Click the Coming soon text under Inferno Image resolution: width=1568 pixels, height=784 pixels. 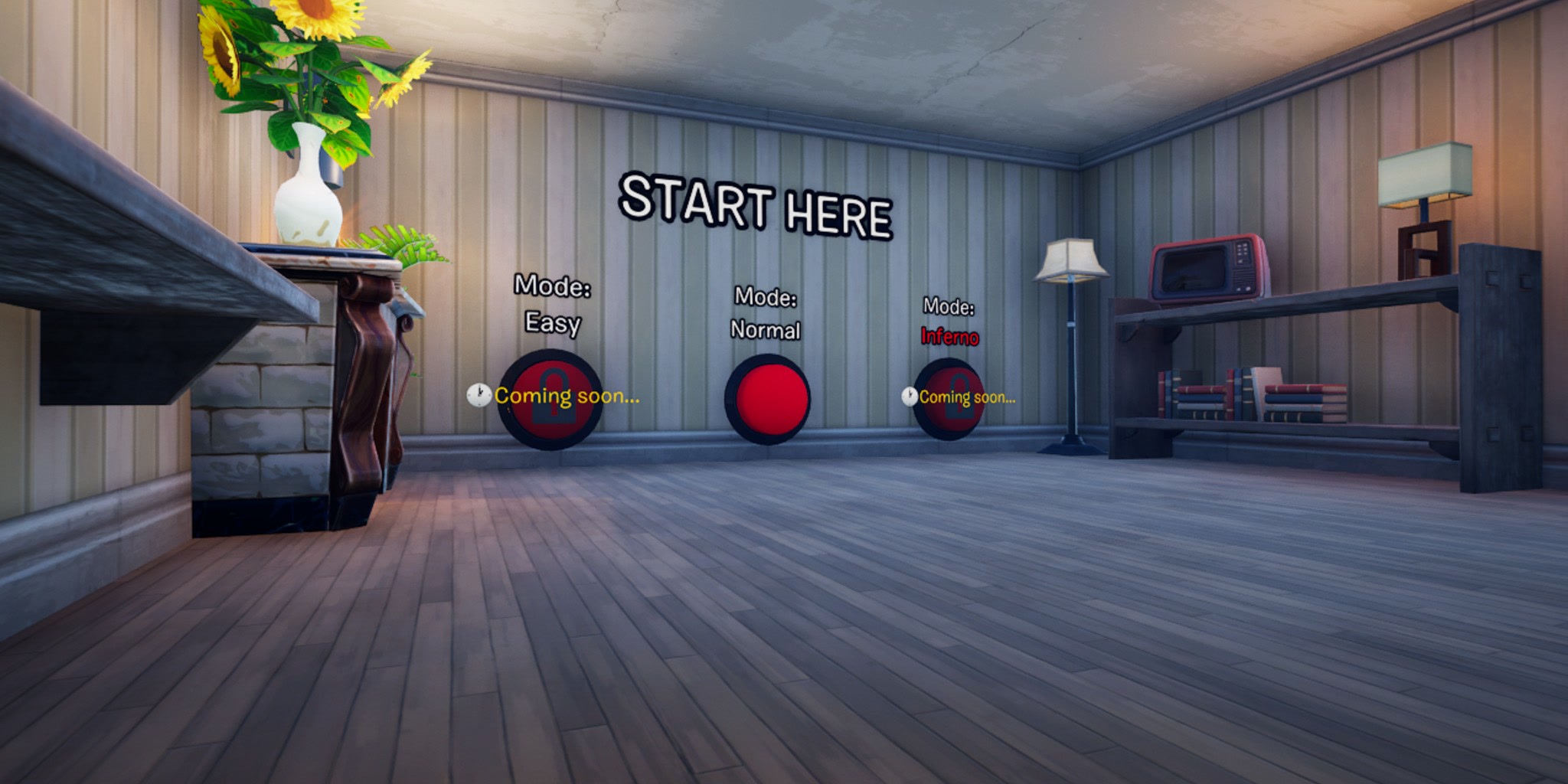point(969,397)
